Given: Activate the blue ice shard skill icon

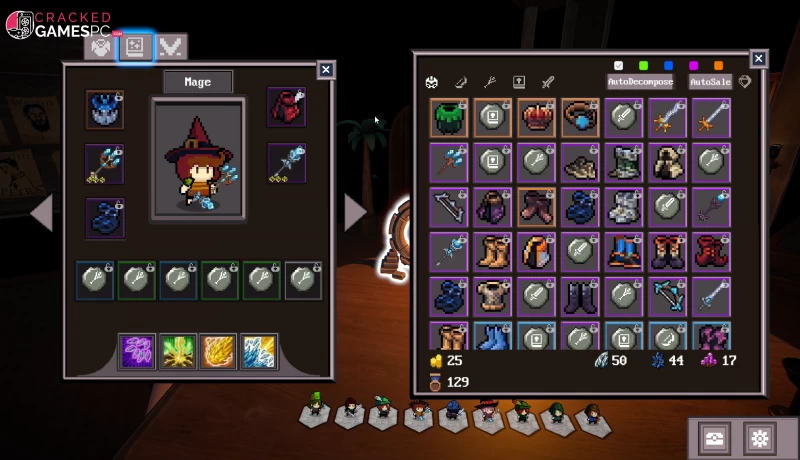Looking at the screenshot, I should coord(259,352).
